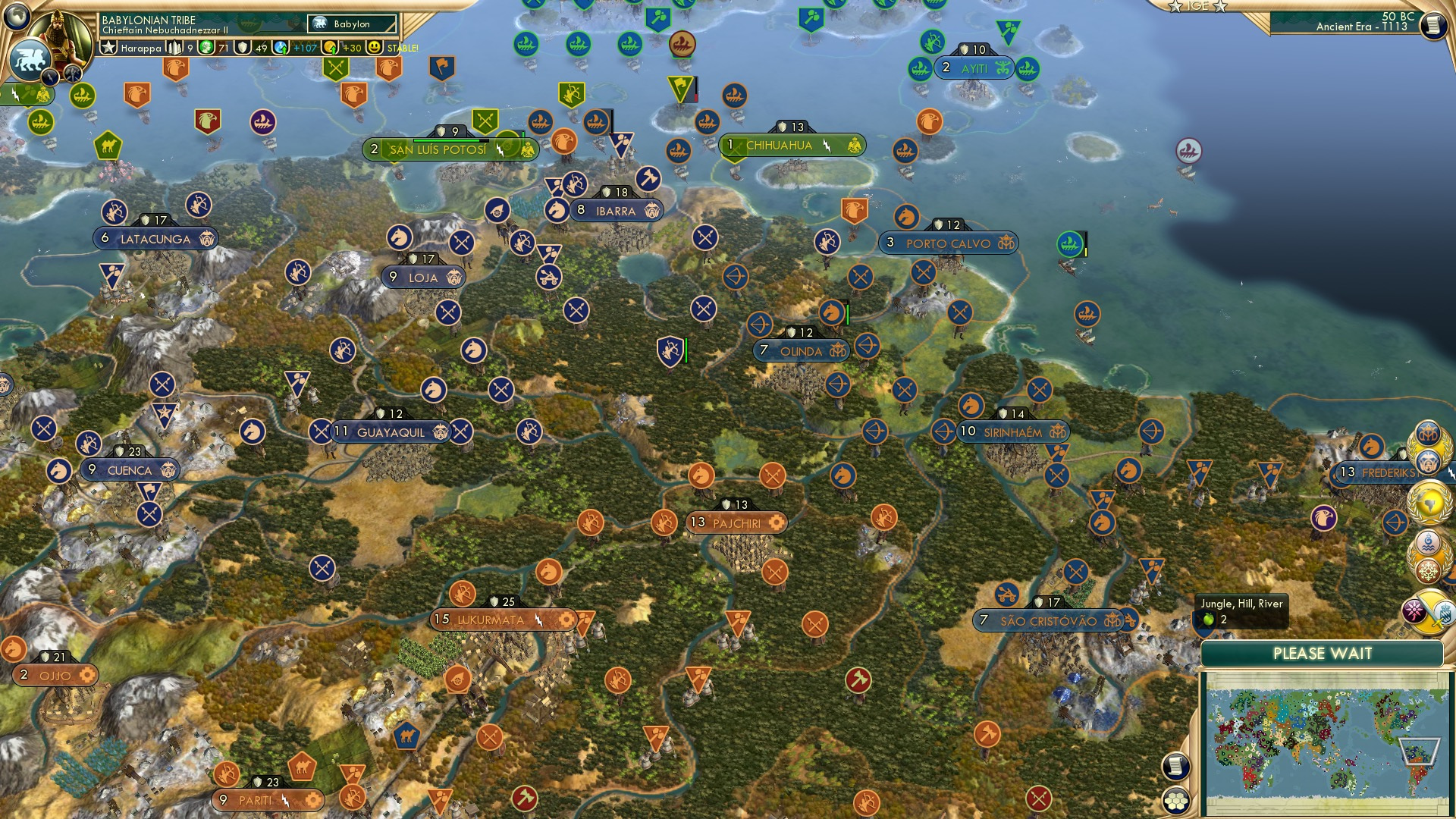The image size is (1456, 819).
Task: Click the crown notification icon on right edge
Action: 1428,435
